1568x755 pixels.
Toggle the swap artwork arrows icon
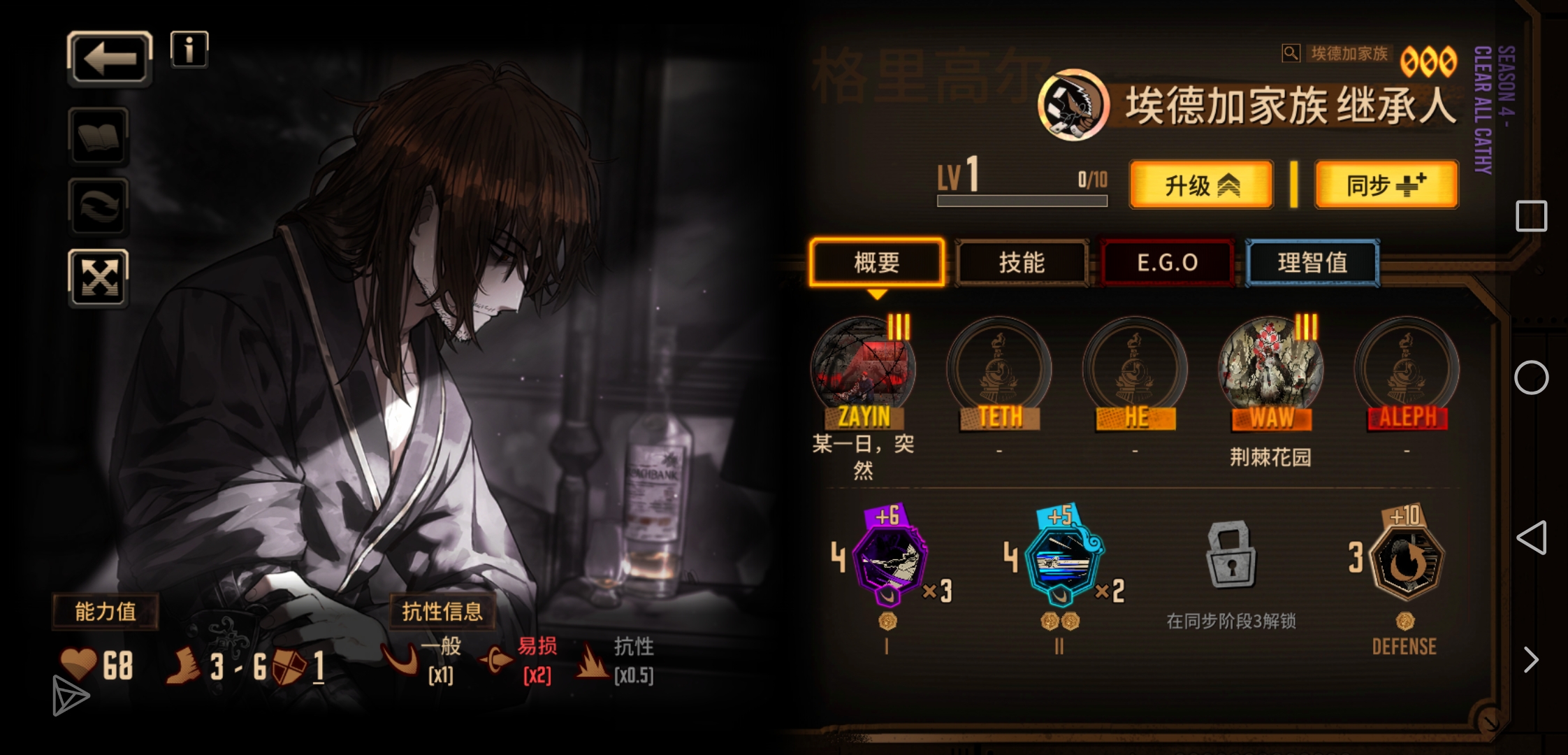tap(99, 206)
